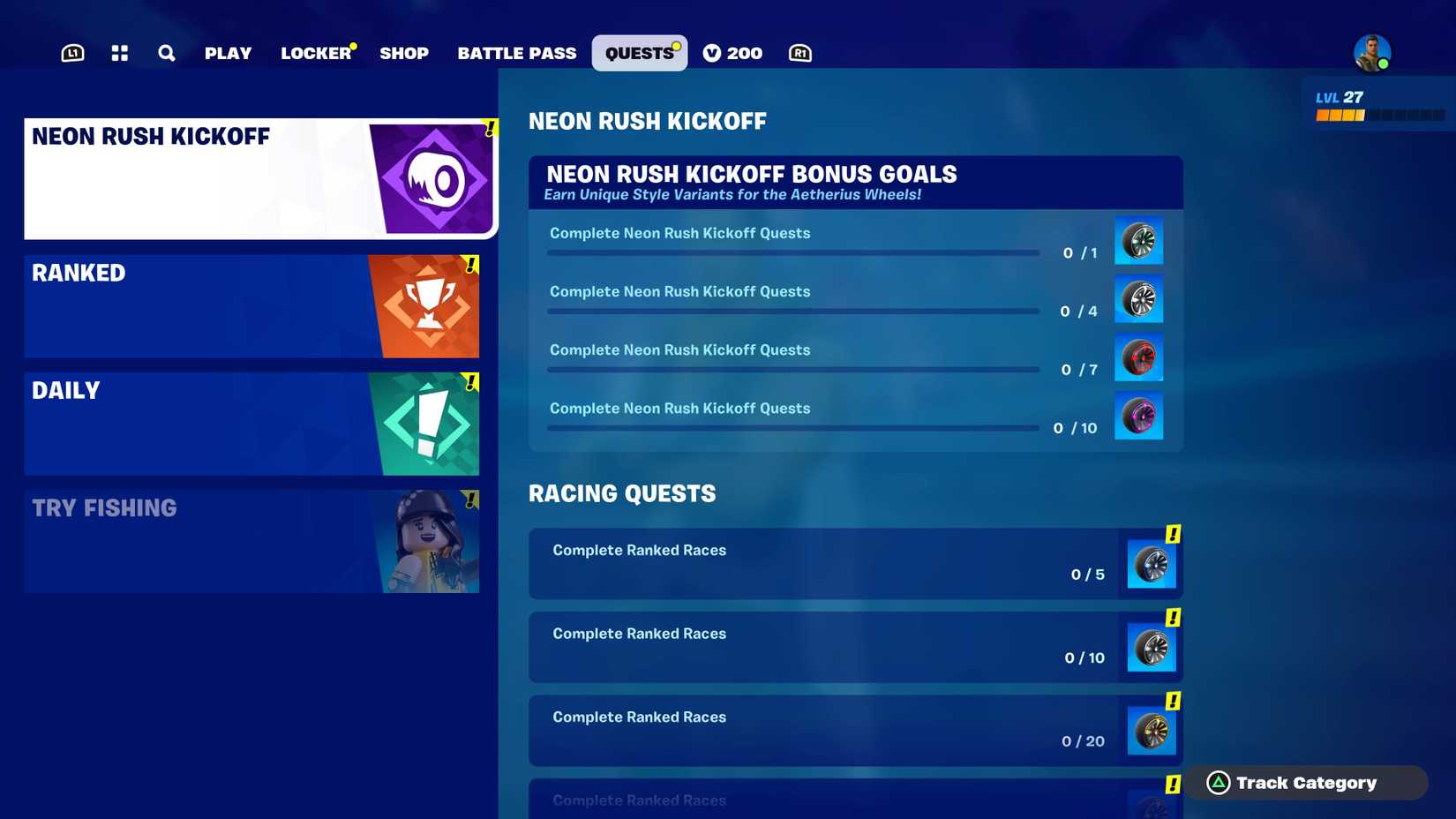This screenshot has width=1456, height=819.
Task: Click the Aetherius green wheel reward thumbnail
Action: pyautogui.click(x=1138, y=240)
